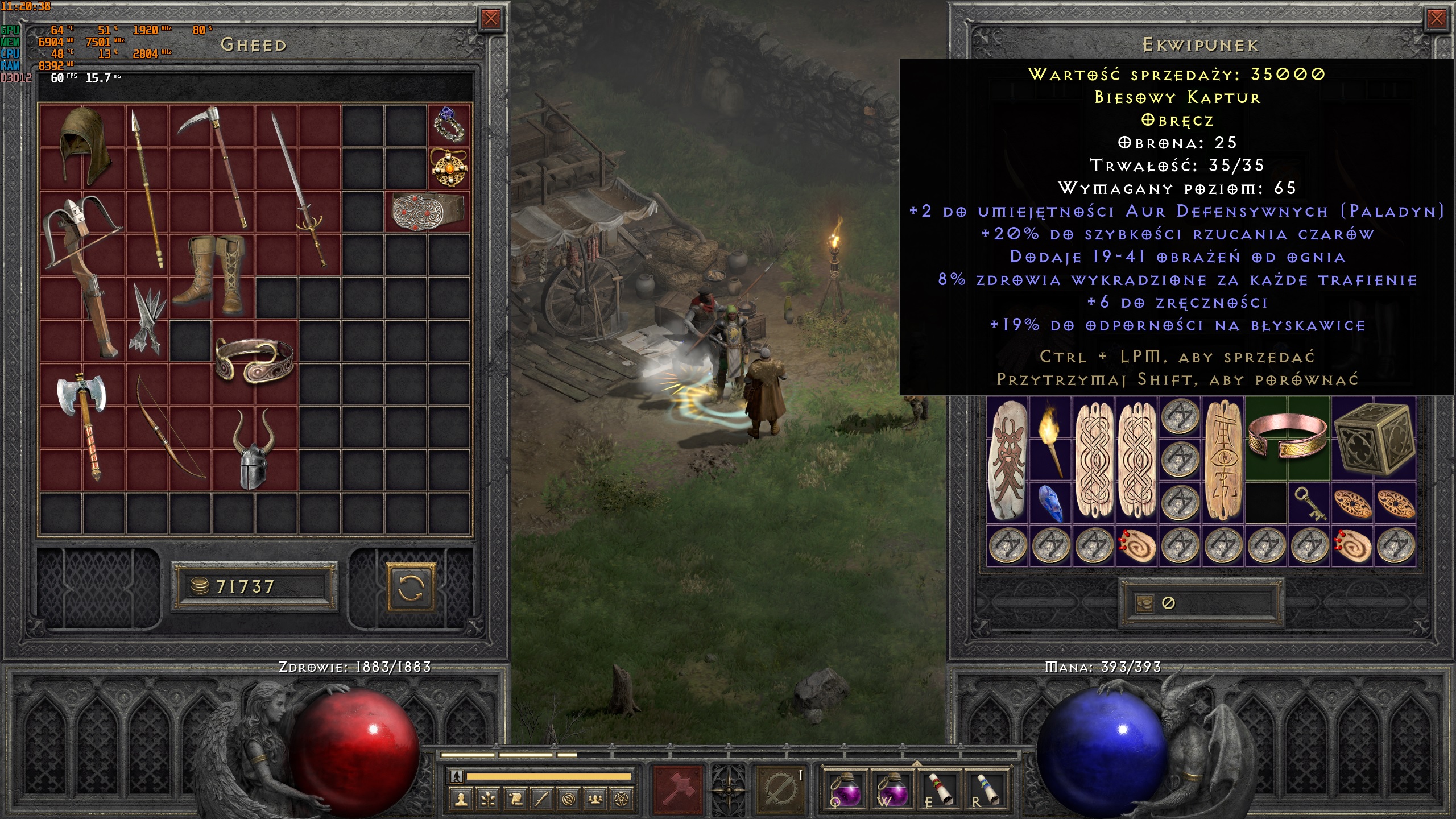Click the key in the inventory
Screen dimensions: 1456x819
click(x=1309, y=503)
